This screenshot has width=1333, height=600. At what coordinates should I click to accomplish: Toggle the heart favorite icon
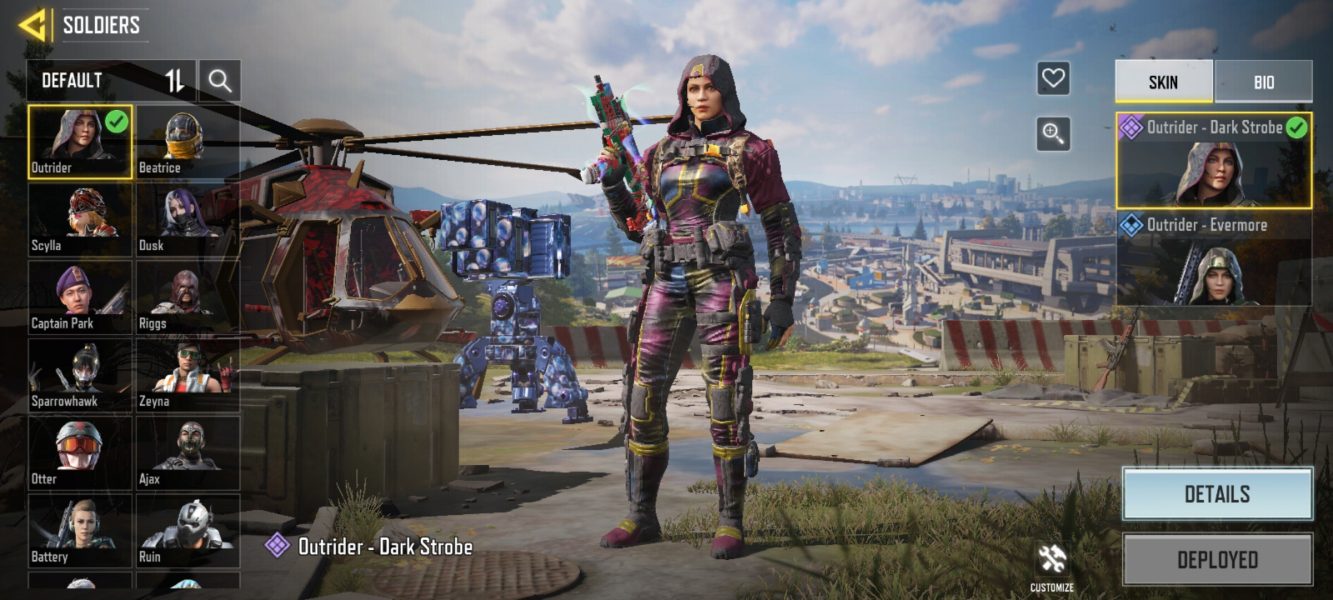click(x=1053, y=78)
